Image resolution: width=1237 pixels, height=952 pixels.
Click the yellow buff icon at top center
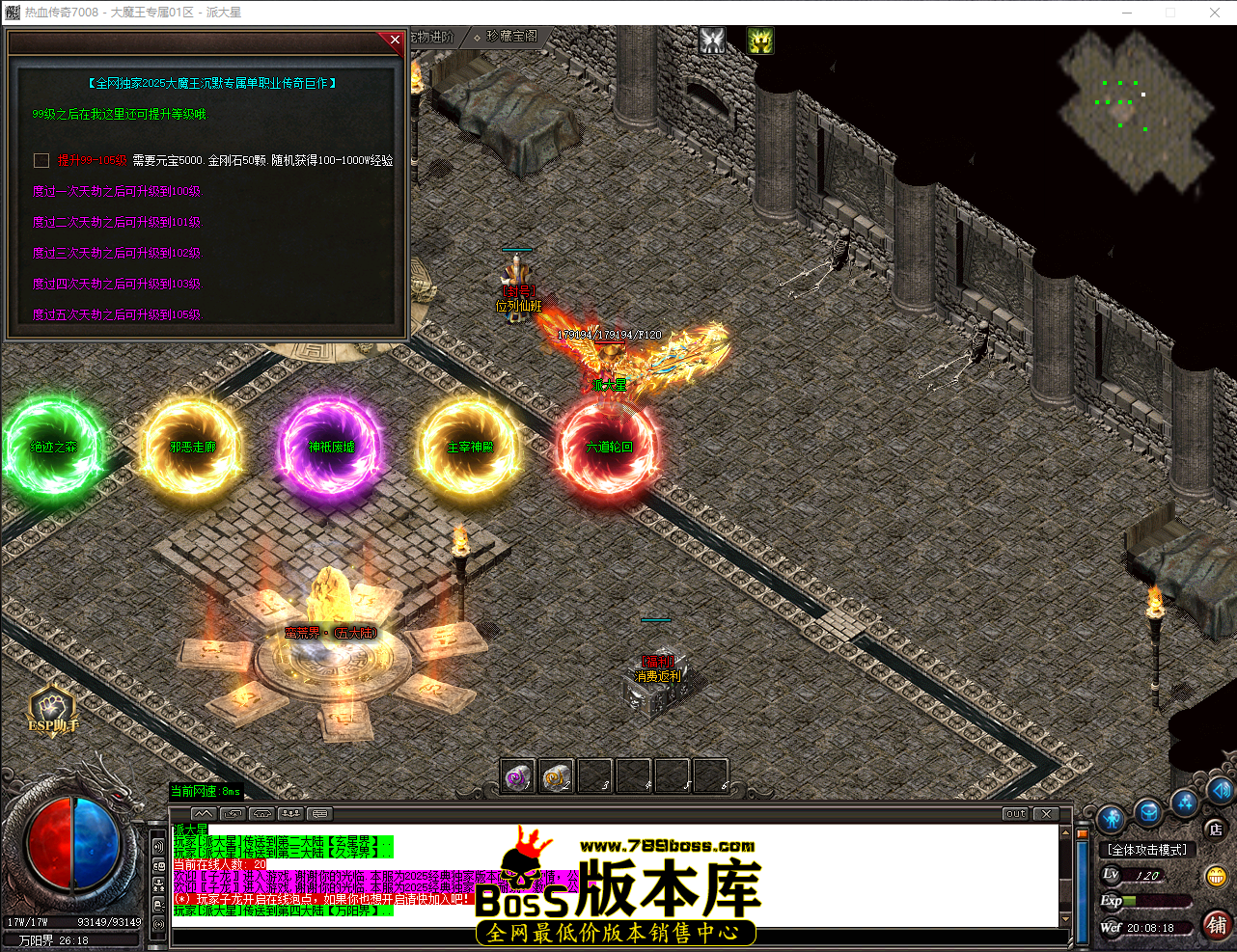[x=759, y=40]
